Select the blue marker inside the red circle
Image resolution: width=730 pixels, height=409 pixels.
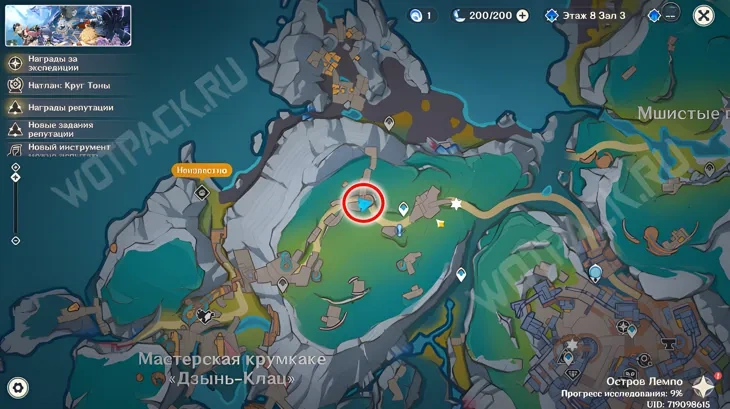[x=366, y=205]
